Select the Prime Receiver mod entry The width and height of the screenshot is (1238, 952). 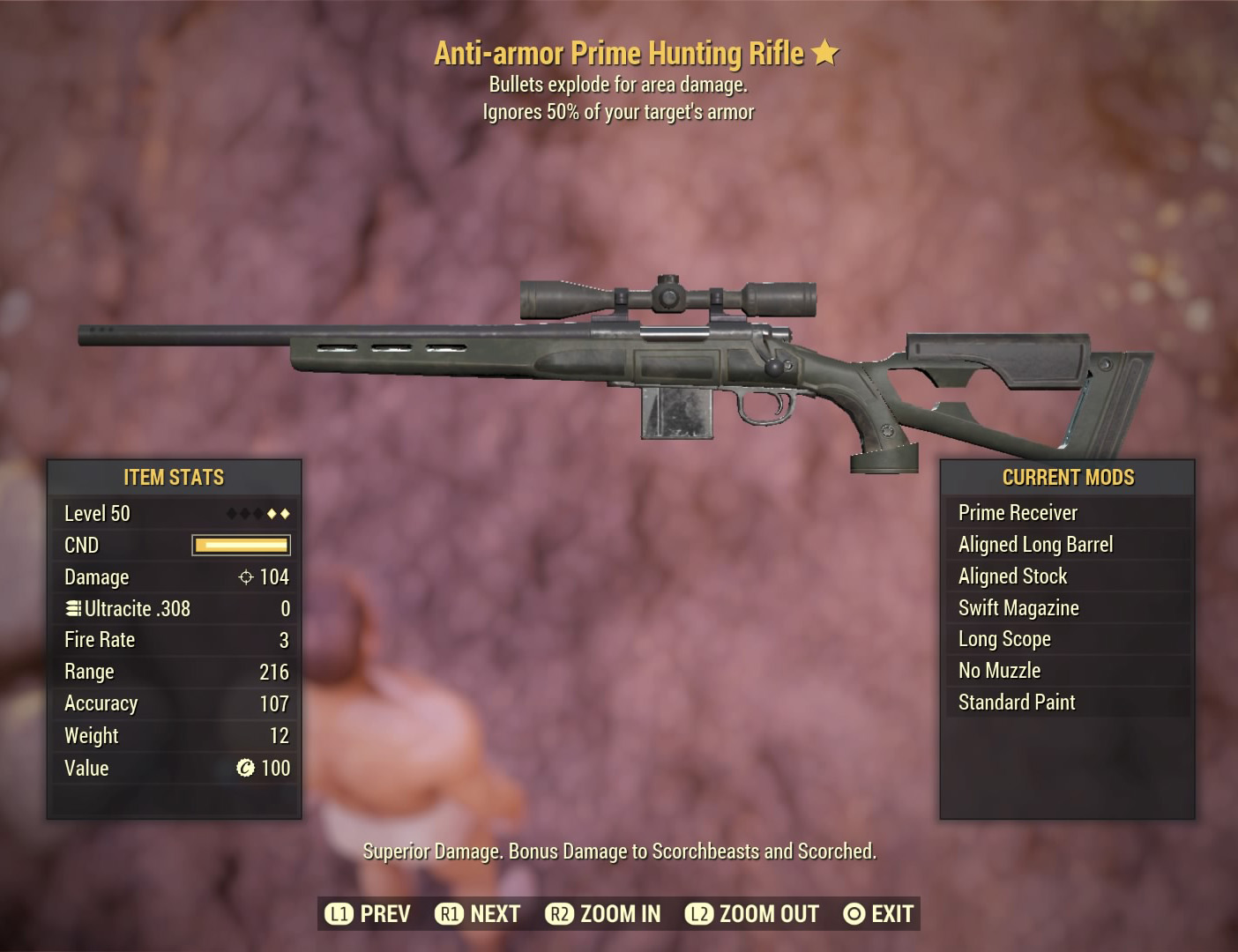(x=1018, y=512)
